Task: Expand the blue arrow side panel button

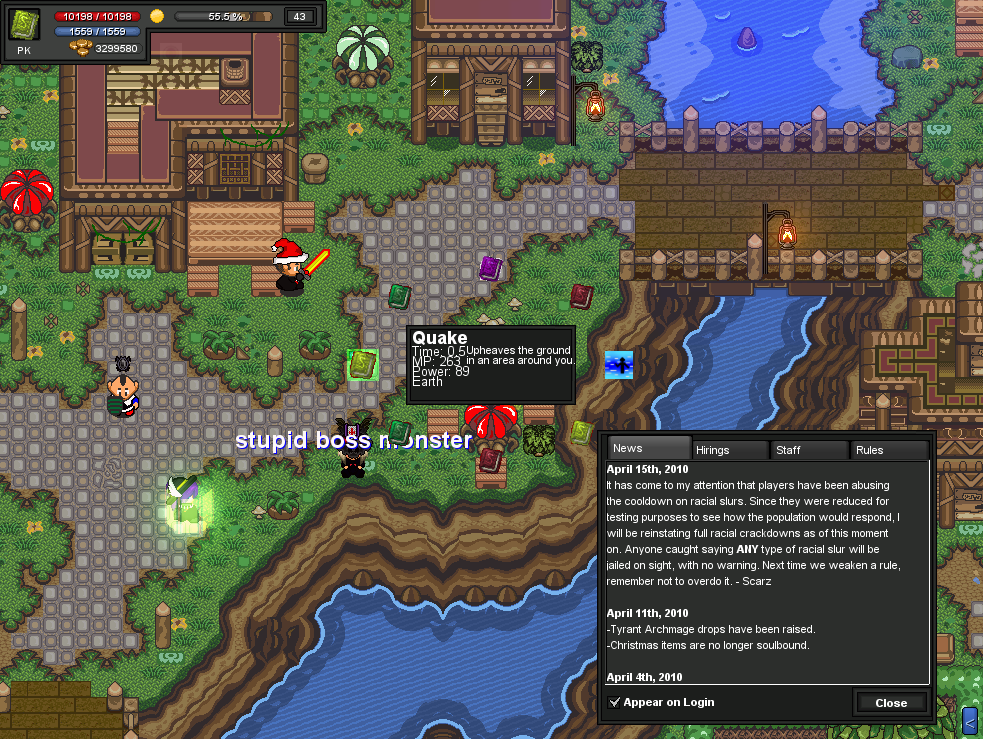Action: [970, 719]
